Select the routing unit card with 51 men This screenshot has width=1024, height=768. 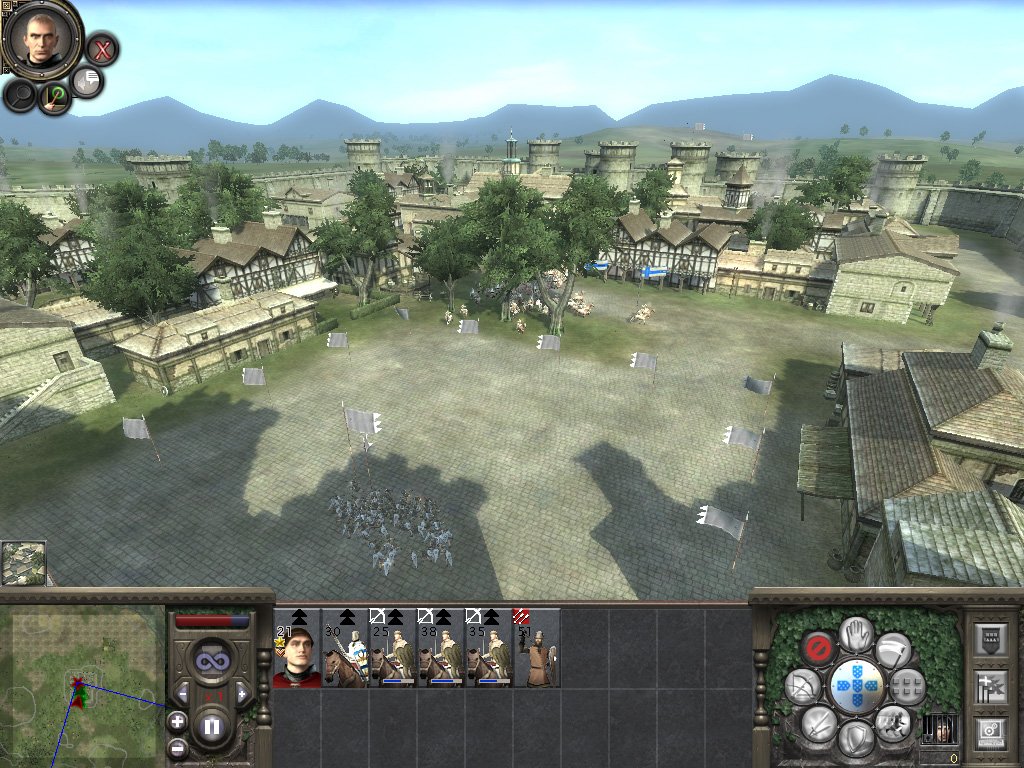coord(536,648)
